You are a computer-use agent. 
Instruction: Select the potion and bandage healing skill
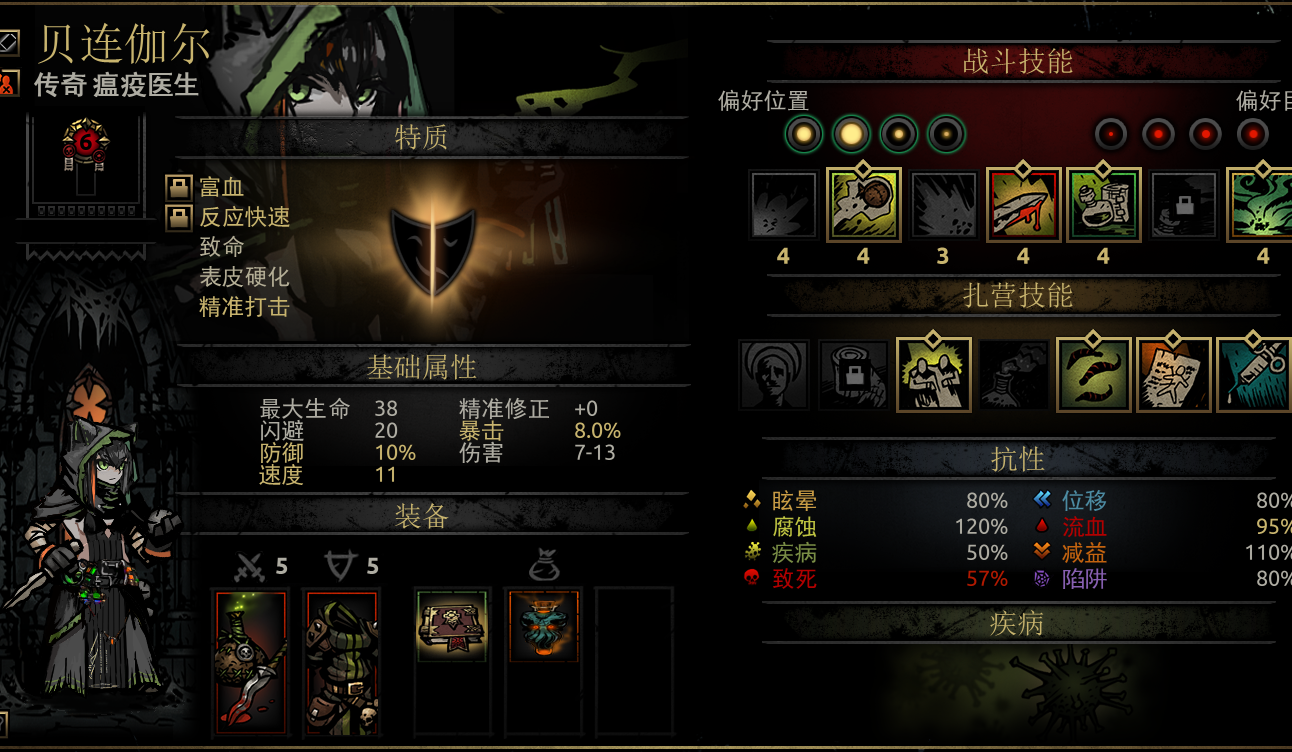1103,205
